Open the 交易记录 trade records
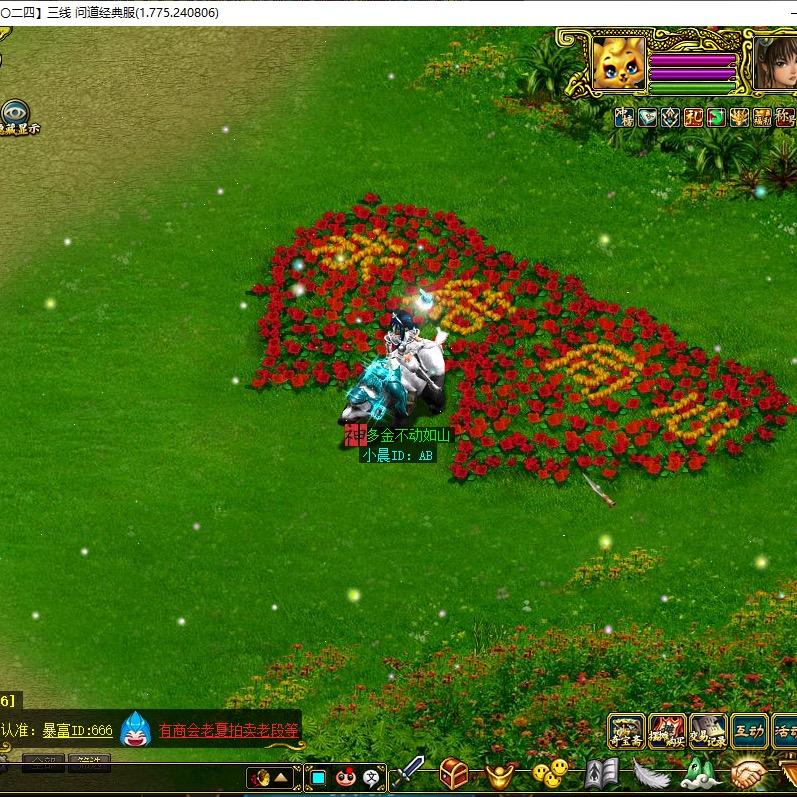Screen dimensions: 797x797 (708, 731)
